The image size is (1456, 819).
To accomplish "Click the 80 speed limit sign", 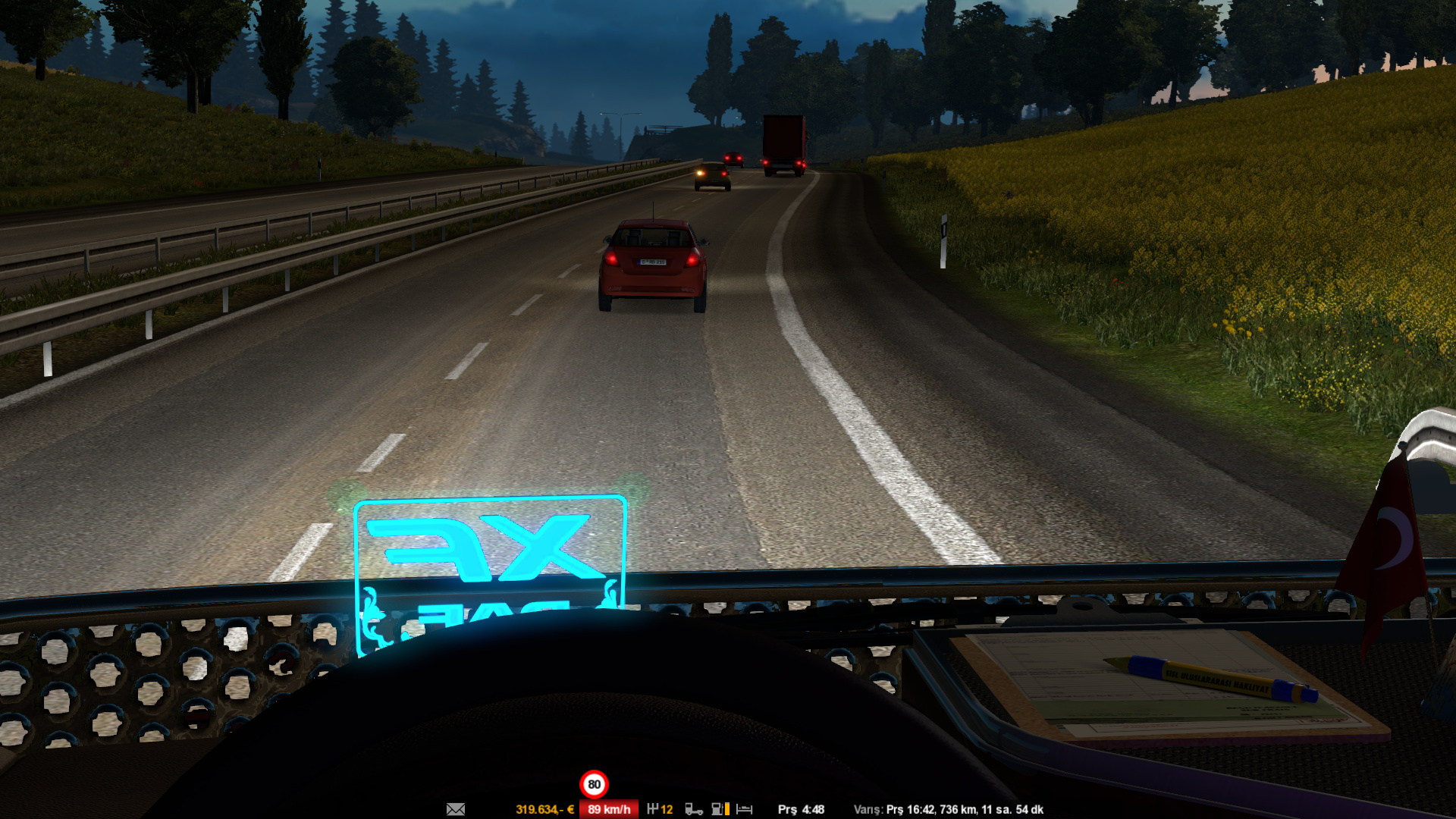I will click(x=594, y=784).
